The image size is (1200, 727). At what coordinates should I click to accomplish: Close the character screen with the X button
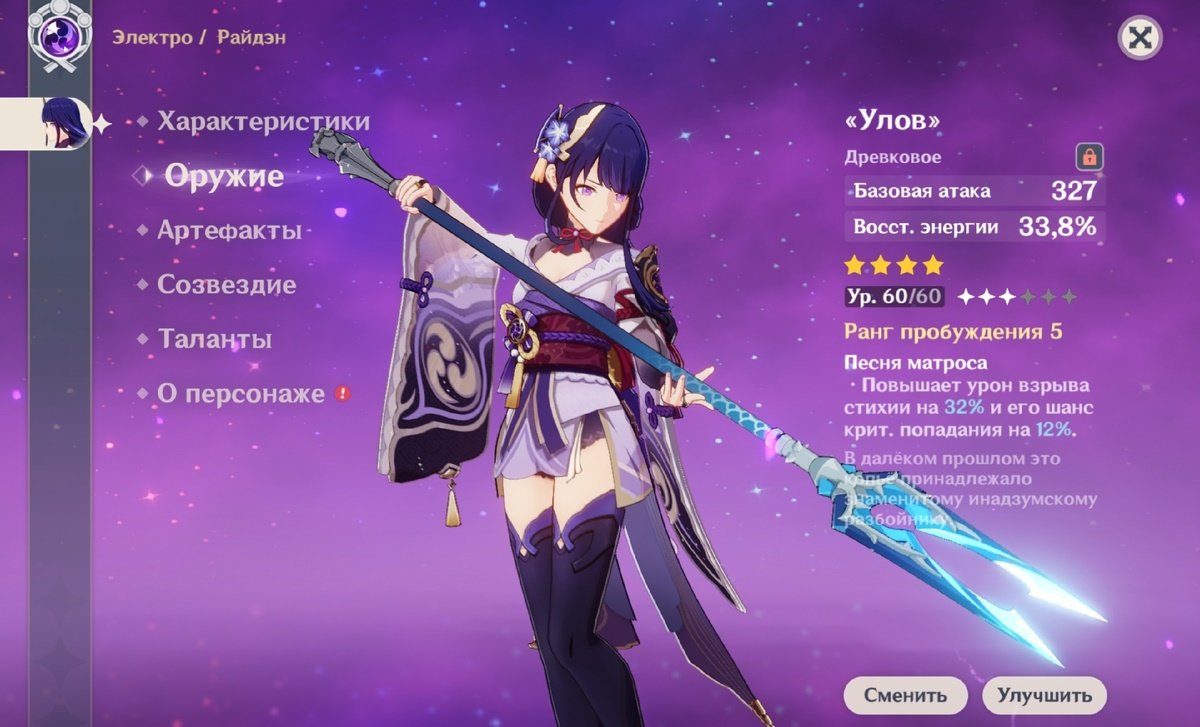tap(1138, 39)
